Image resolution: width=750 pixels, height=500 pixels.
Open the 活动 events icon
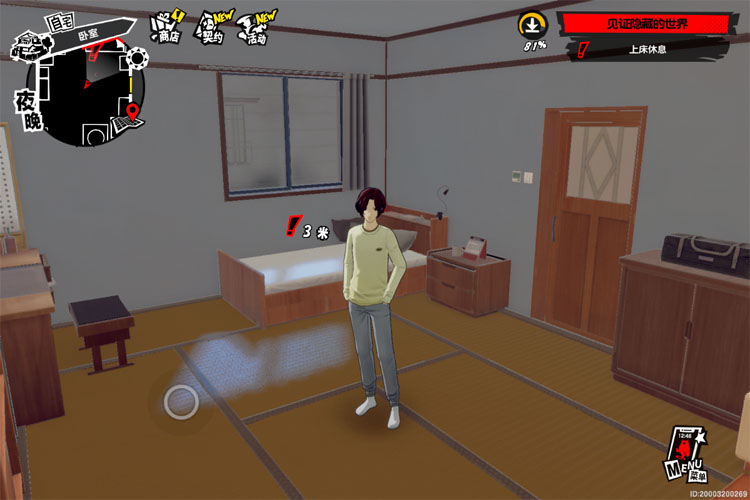pos(258,28)
